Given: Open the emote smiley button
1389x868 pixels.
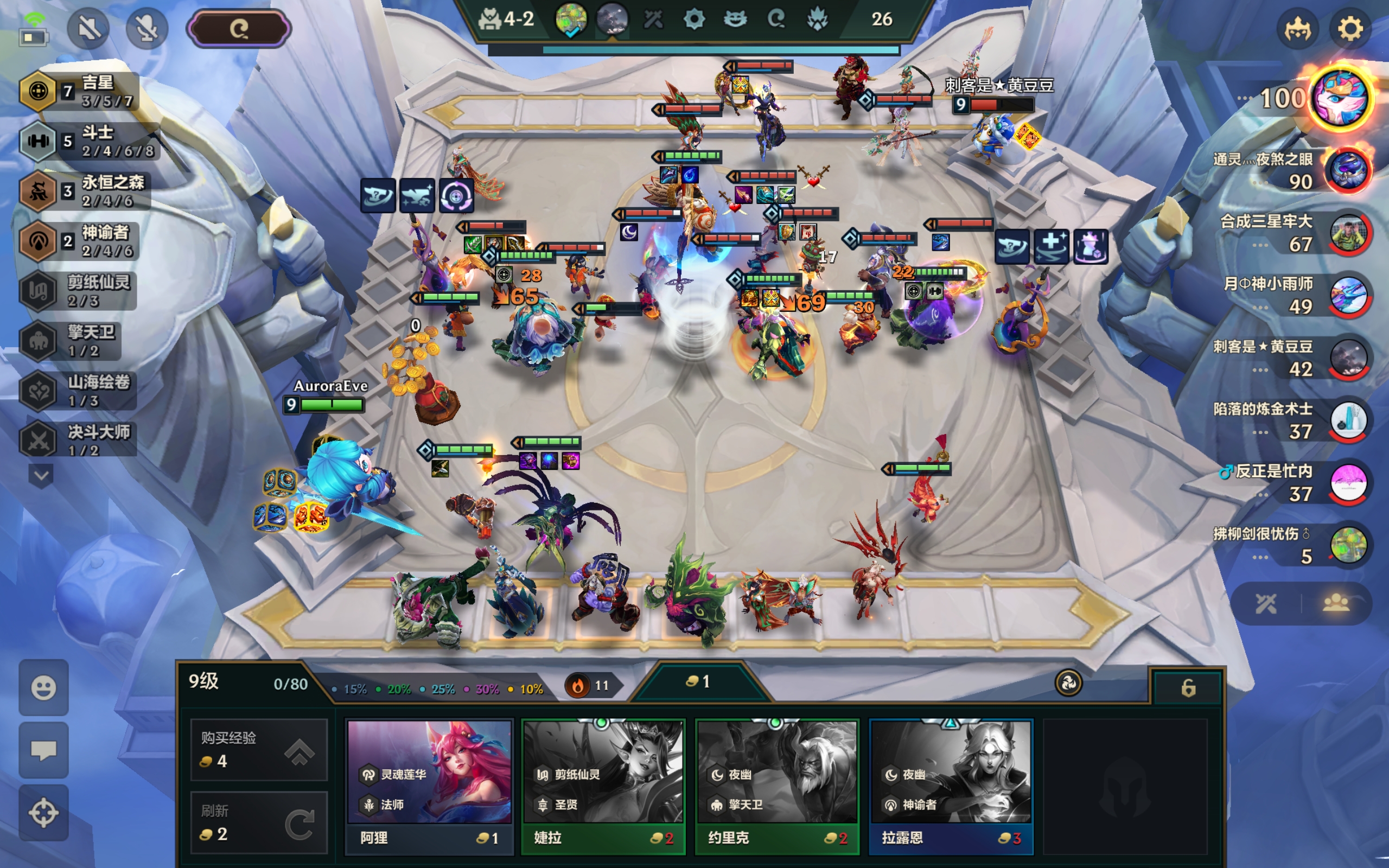Looking at the screenshot, I should pyautogui.click(x=43, y=687).
